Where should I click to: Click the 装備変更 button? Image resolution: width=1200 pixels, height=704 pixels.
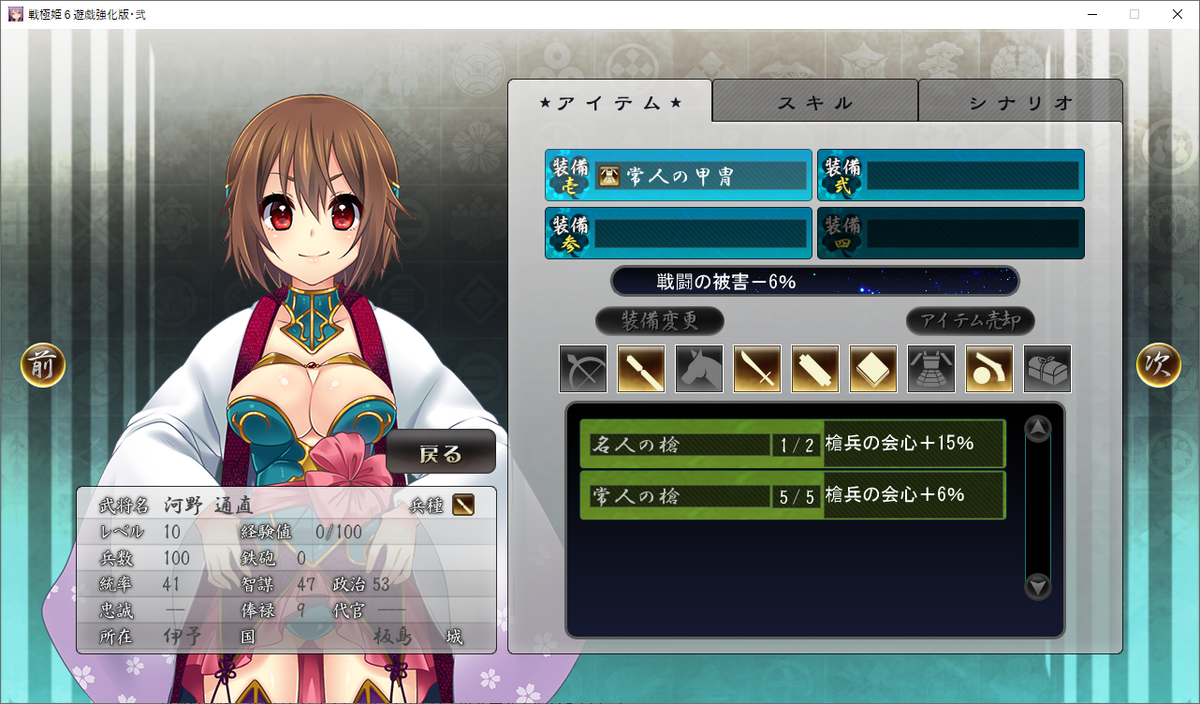click(x=659, y=321)
